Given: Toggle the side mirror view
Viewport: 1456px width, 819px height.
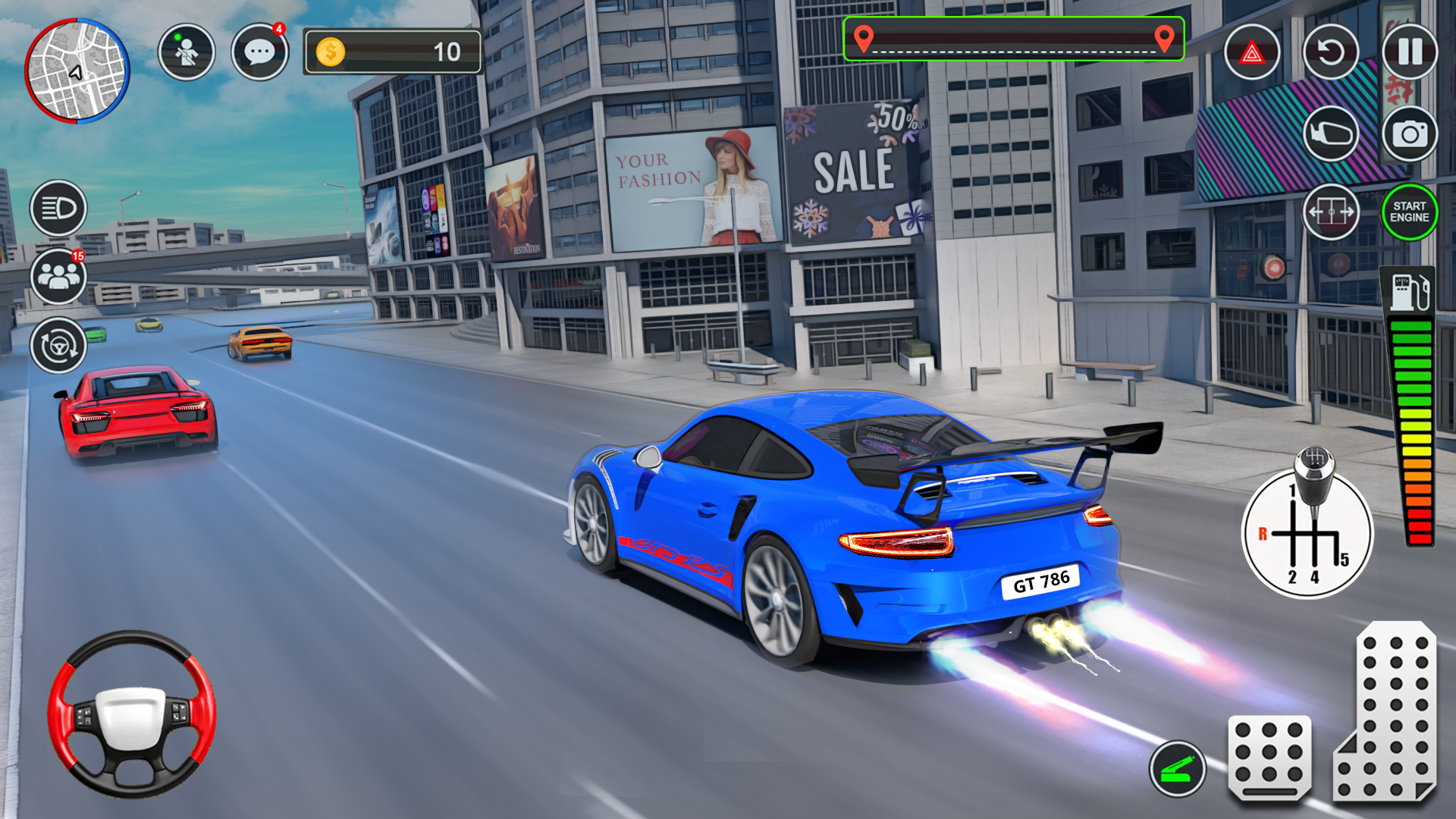Looking at the screenshot, I should (1331, 134).
